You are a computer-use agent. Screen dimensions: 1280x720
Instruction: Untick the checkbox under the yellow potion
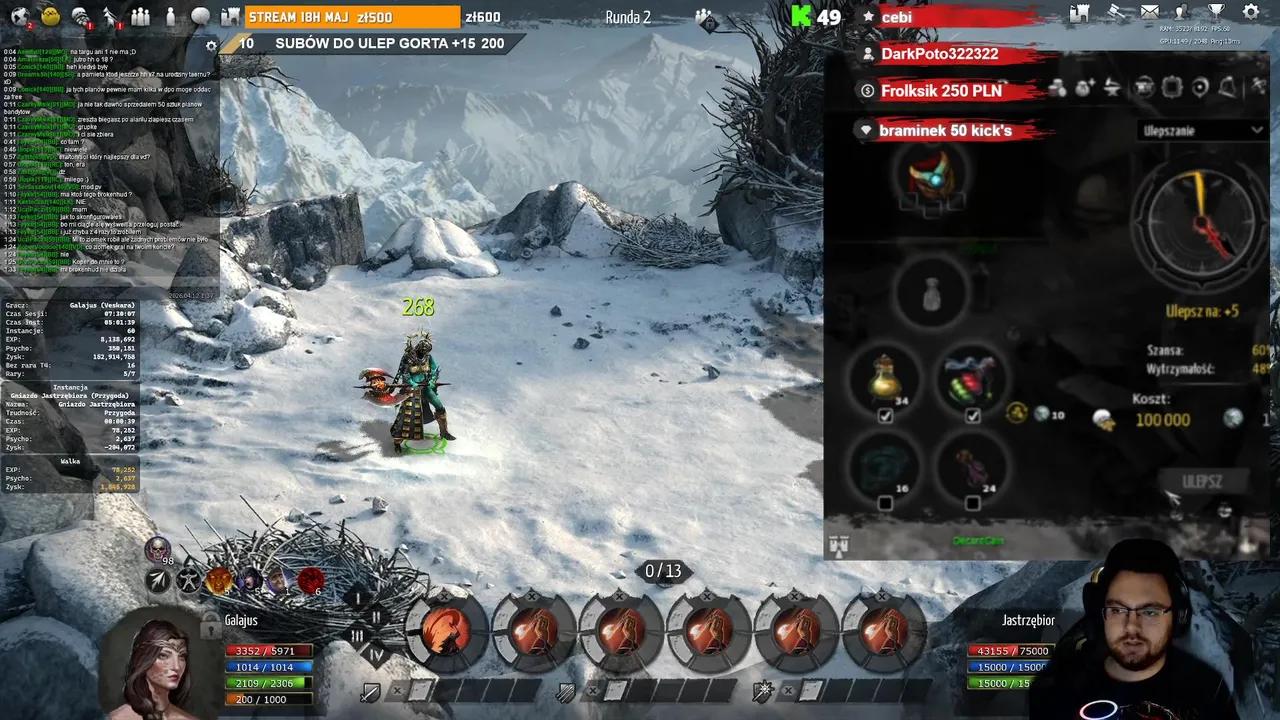885,416
